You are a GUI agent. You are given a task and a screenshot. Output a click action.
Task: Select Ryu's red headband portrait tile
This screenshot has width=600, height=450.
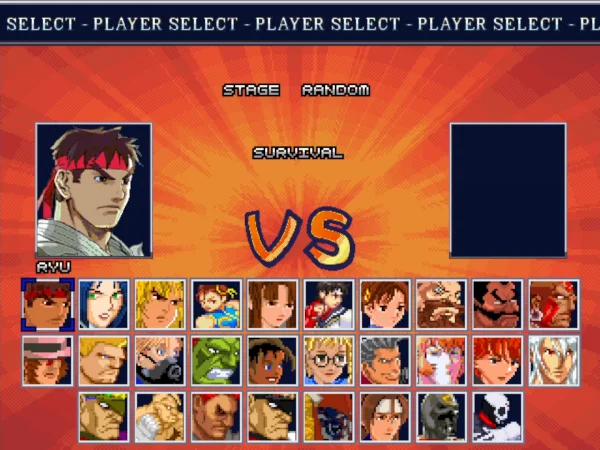point(48,305)
